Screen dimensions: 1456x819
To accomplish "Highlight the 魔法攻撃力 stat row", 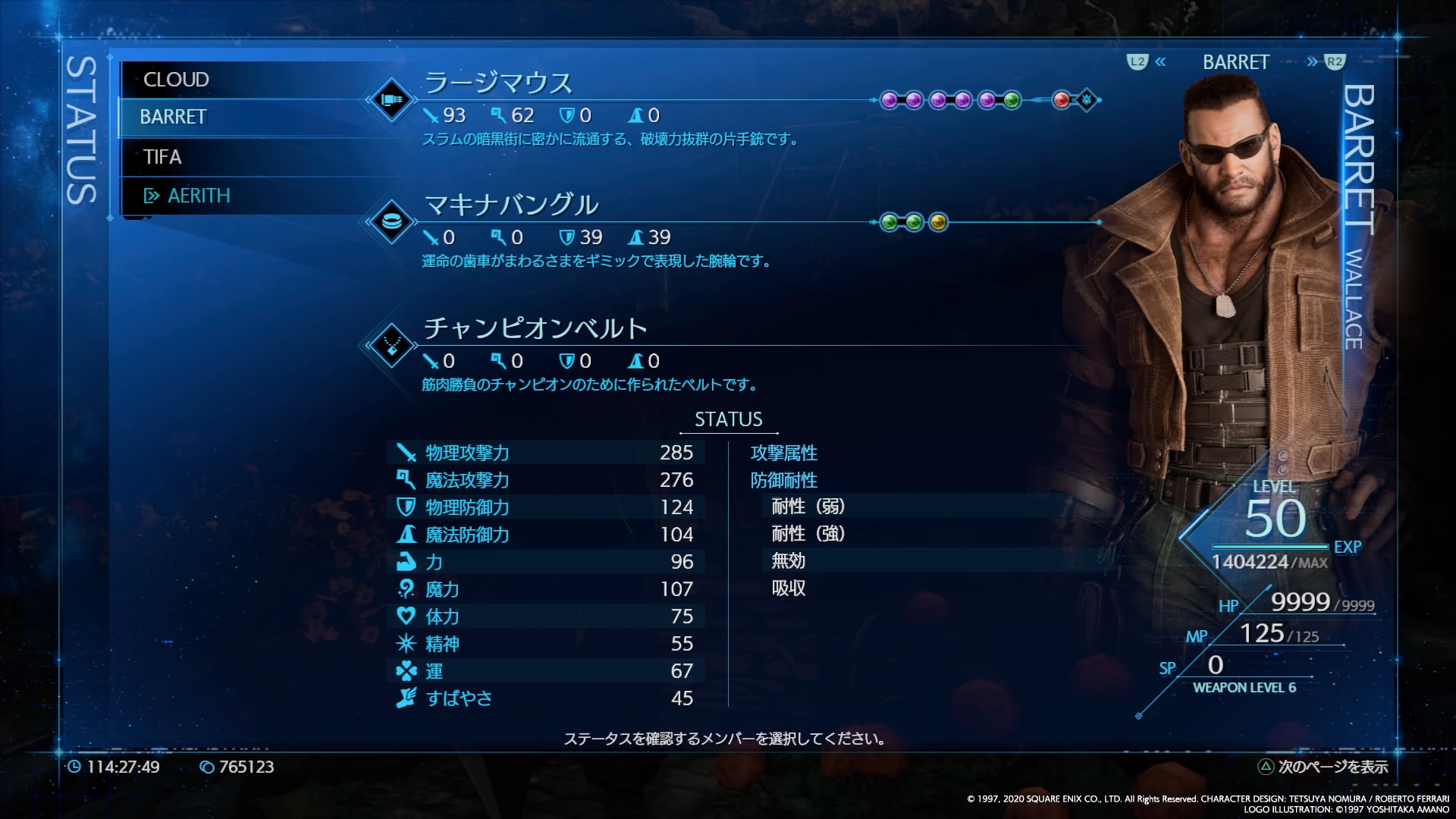I will point(546,480).
